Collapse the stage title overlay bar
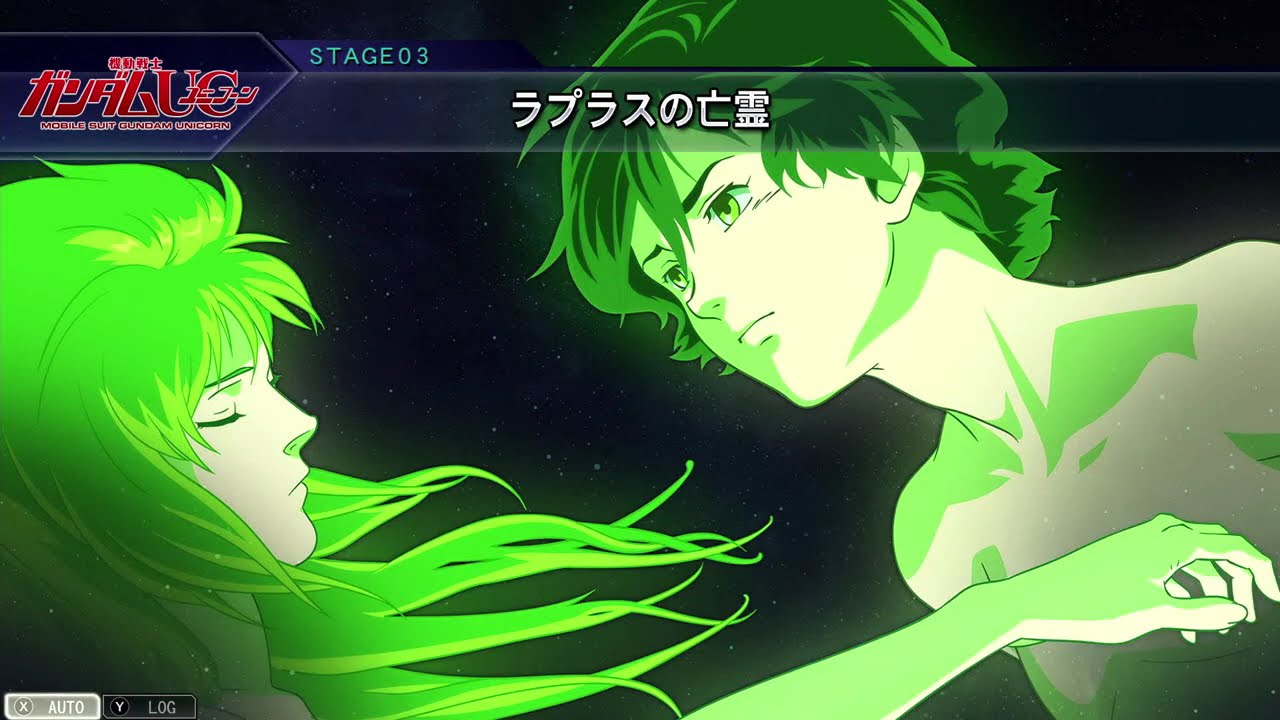 pos(640,108)
